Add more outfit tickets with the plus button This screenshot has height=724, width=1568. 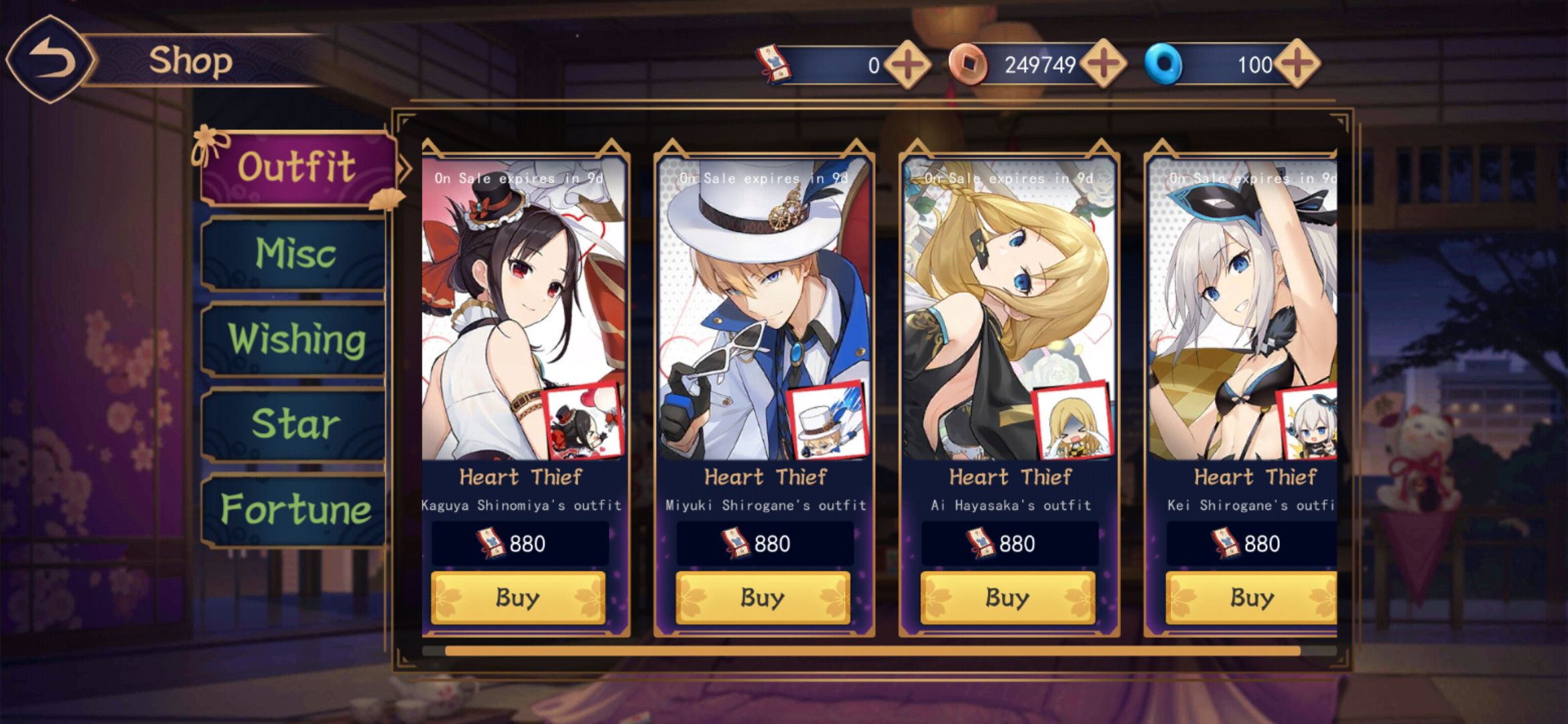pyautogui.click(x=907, y=65)
